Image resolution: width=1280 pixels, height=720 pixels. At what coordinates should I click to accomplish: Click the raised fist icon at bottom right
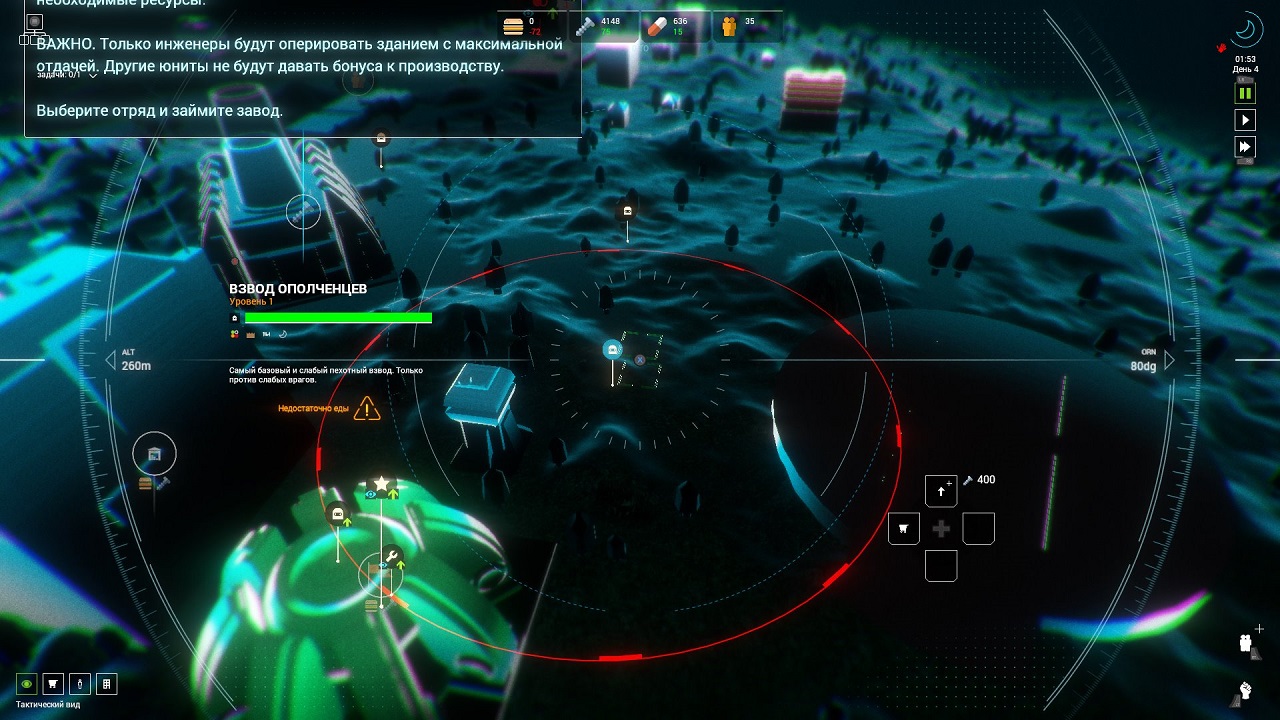pos(1246,689)
